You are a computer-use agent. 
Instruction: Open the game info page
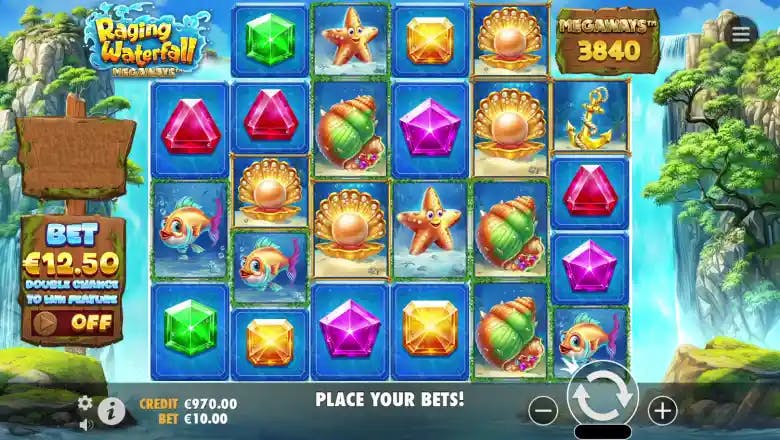coord(111,410)
